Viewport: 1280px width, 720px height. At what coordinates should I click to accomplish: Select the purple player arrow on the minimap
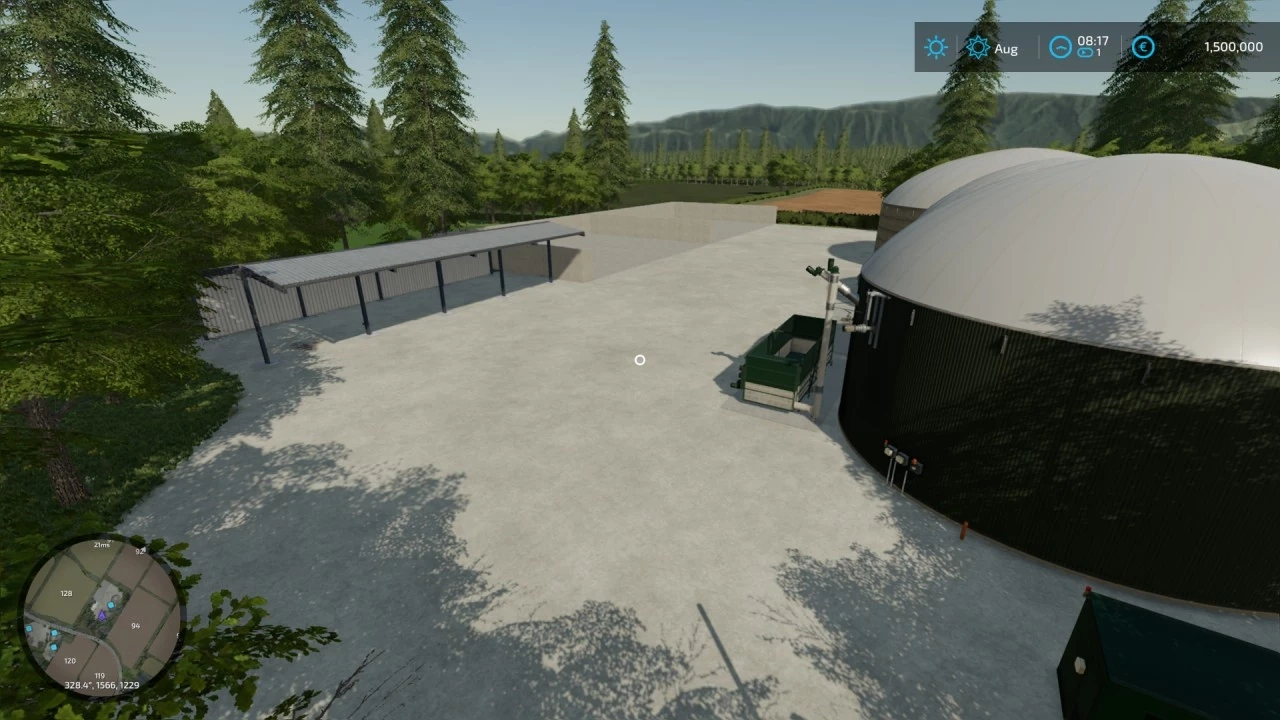pos(102,616)
